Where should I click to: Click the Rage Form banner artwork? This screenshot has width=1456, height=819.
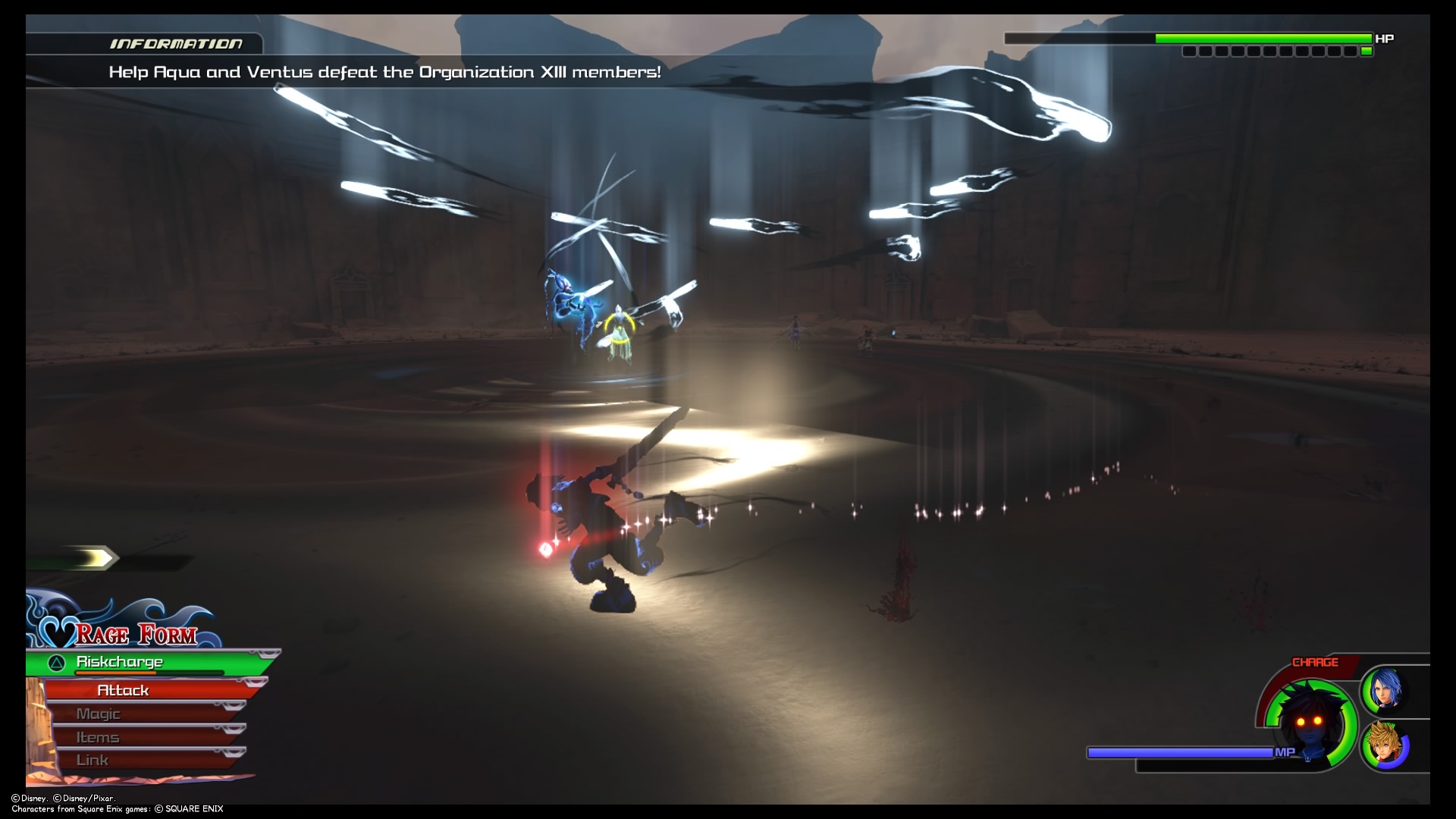[136, 635]
